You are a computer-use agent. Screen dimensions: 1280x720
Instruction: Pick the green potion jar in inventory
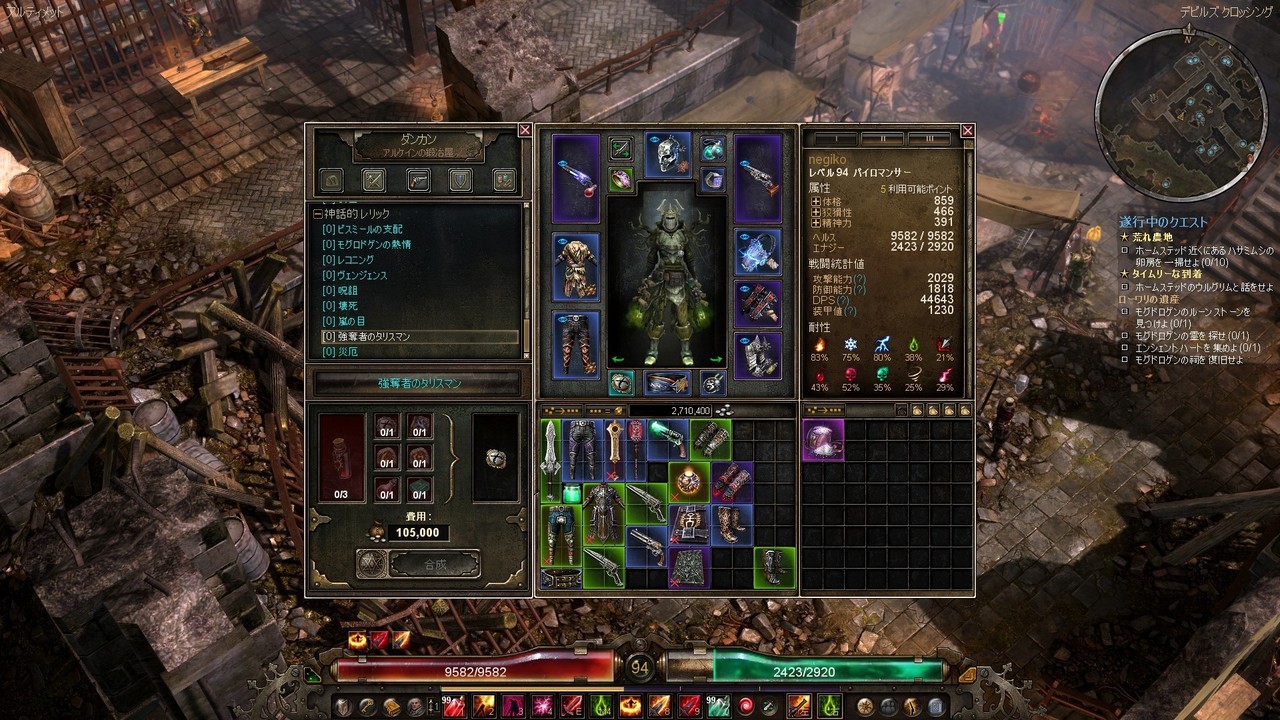tap(572, 494)
